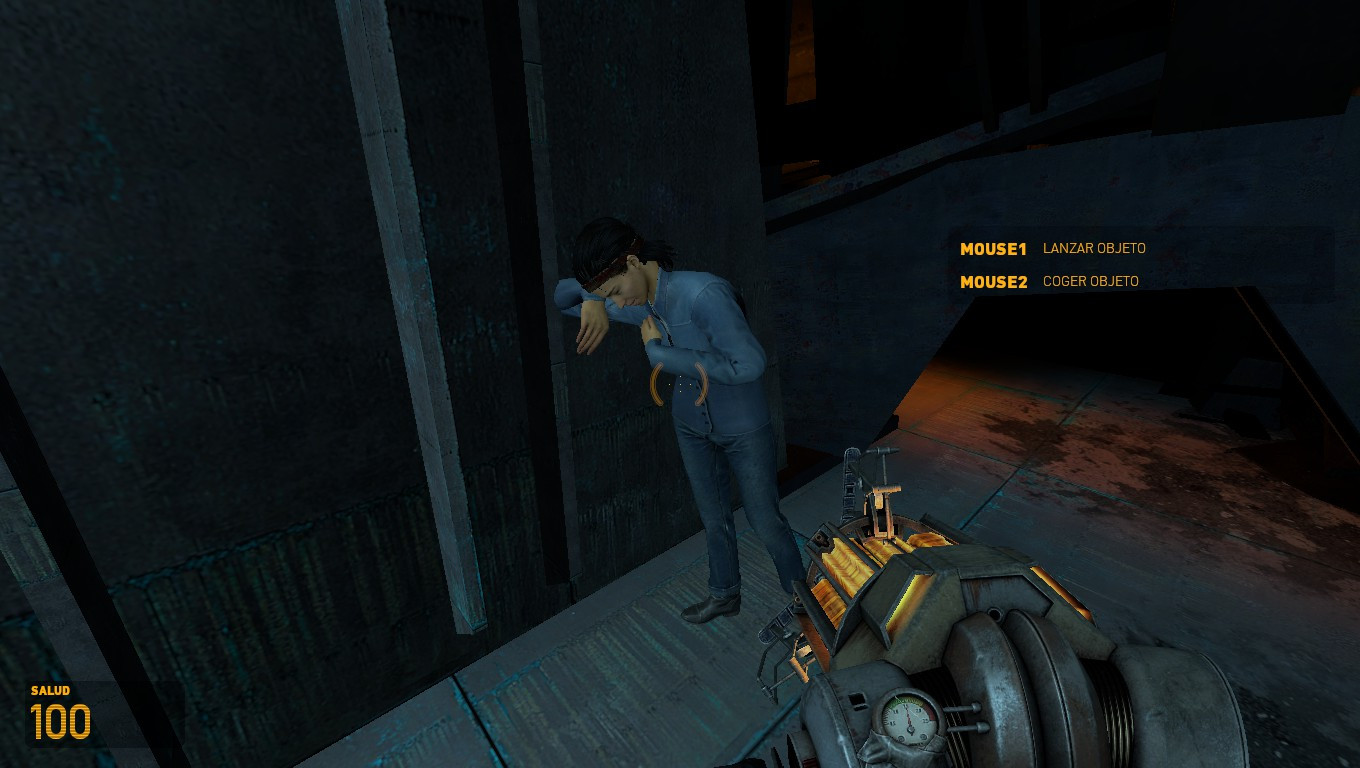This screenshot has width=1360, height=768.
Task: Click the 100 health counter value
Action: coord(62,719)
